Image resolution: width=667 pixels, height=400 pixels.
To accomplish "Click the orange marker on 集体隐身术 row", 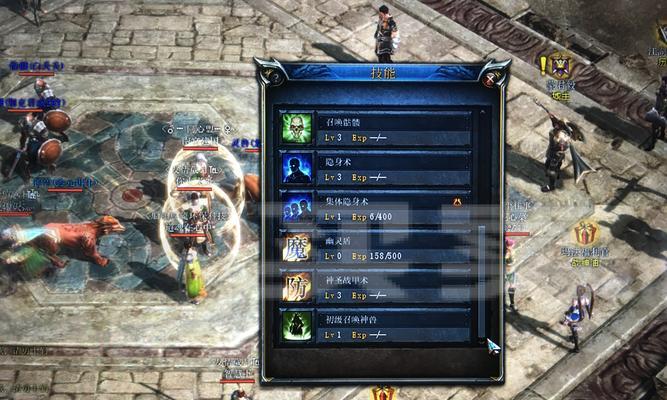I will [x=457, y=201].
